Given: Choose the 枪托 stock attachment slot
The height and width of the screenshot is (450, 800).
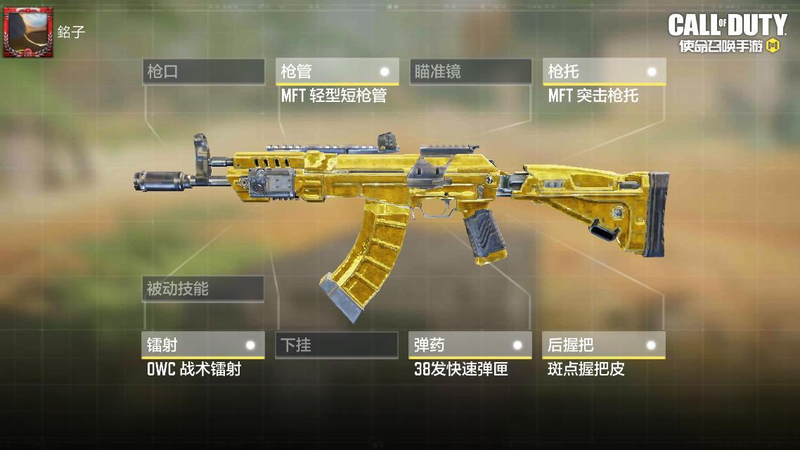Looking at the screenshot, I should click(603, 72).
